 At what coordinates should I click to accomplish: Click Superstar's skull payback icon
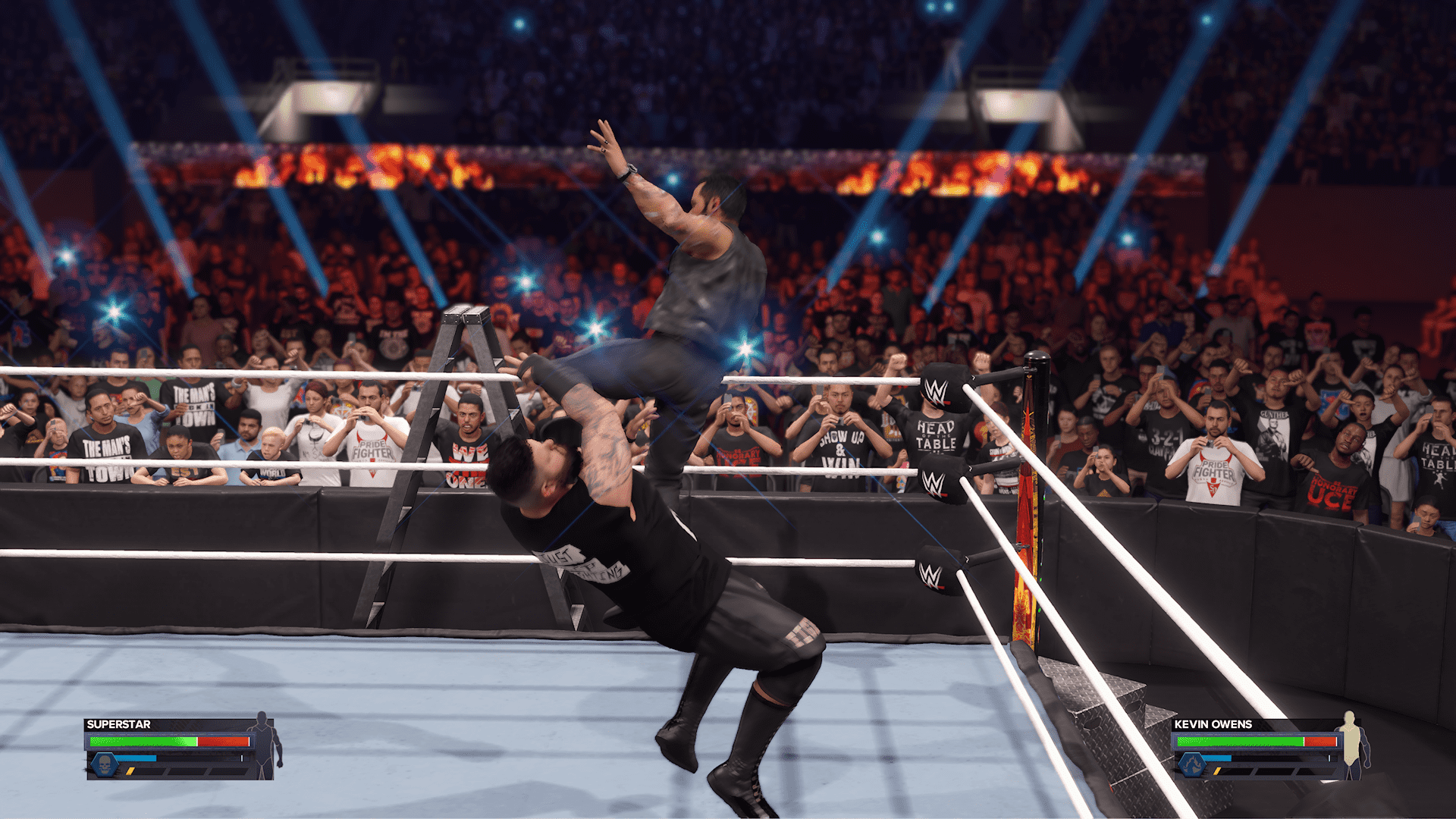point(105,764)
